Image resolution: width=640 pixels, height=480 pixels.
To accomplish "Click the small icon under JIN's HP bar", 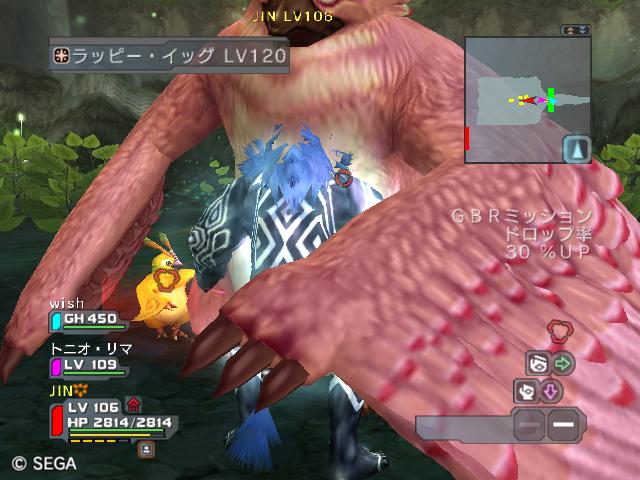I will coord(146,450).
